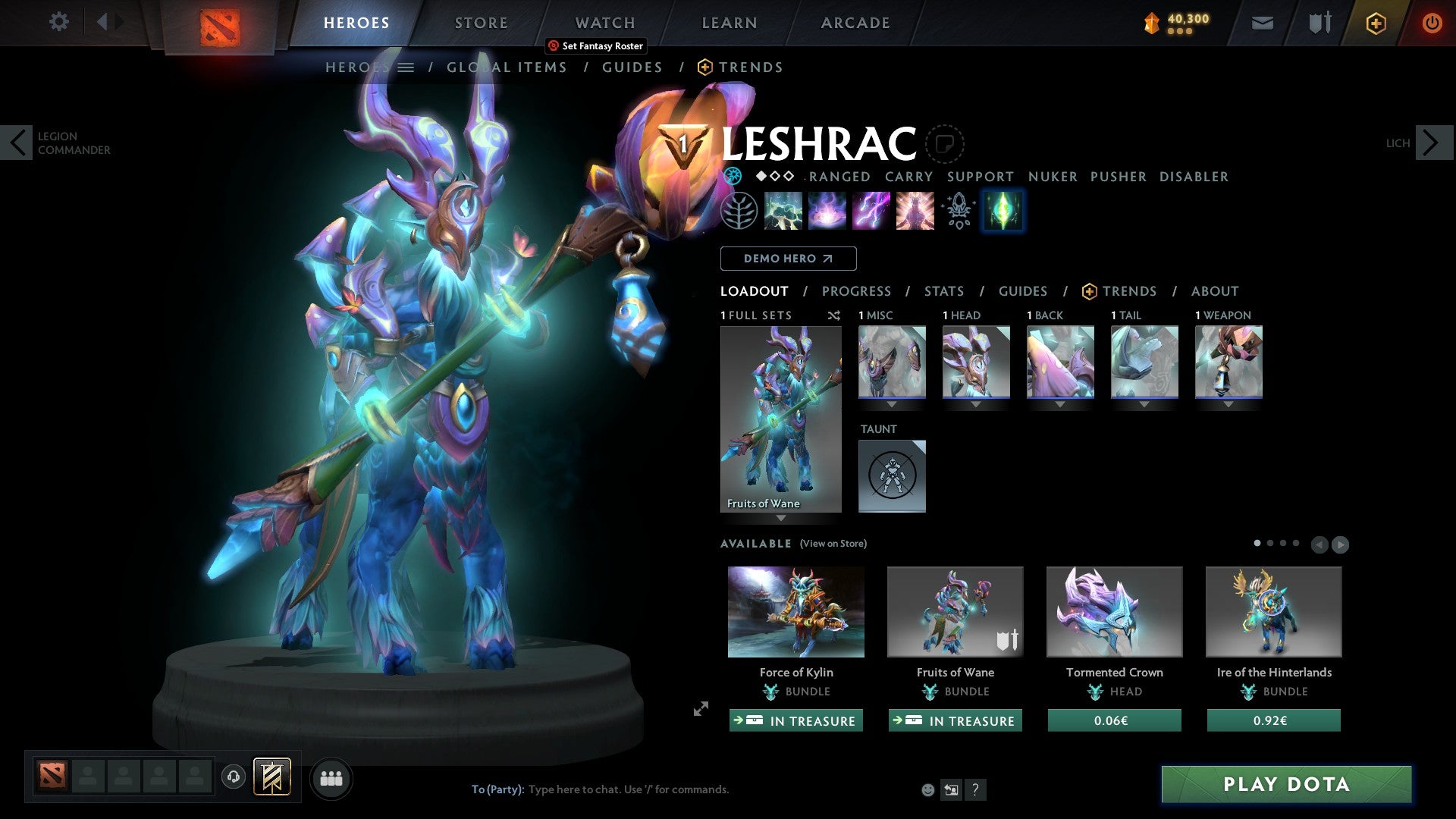The width and height of the screenshot is (1456, 819).
Task: Toggle the shuffle icon beside FULL SETS
Action: tap(833, 315)
